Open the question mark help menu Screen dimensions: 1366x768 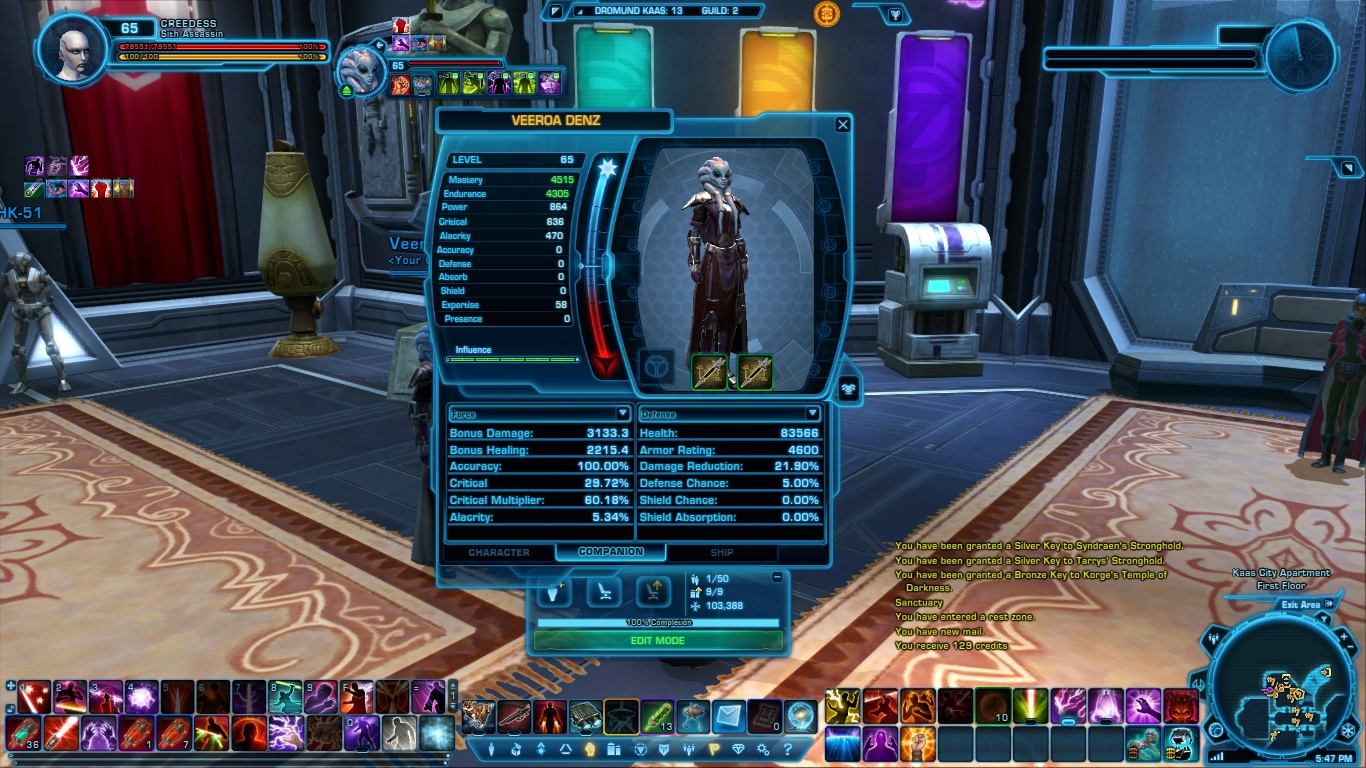(x=788, y=749)
